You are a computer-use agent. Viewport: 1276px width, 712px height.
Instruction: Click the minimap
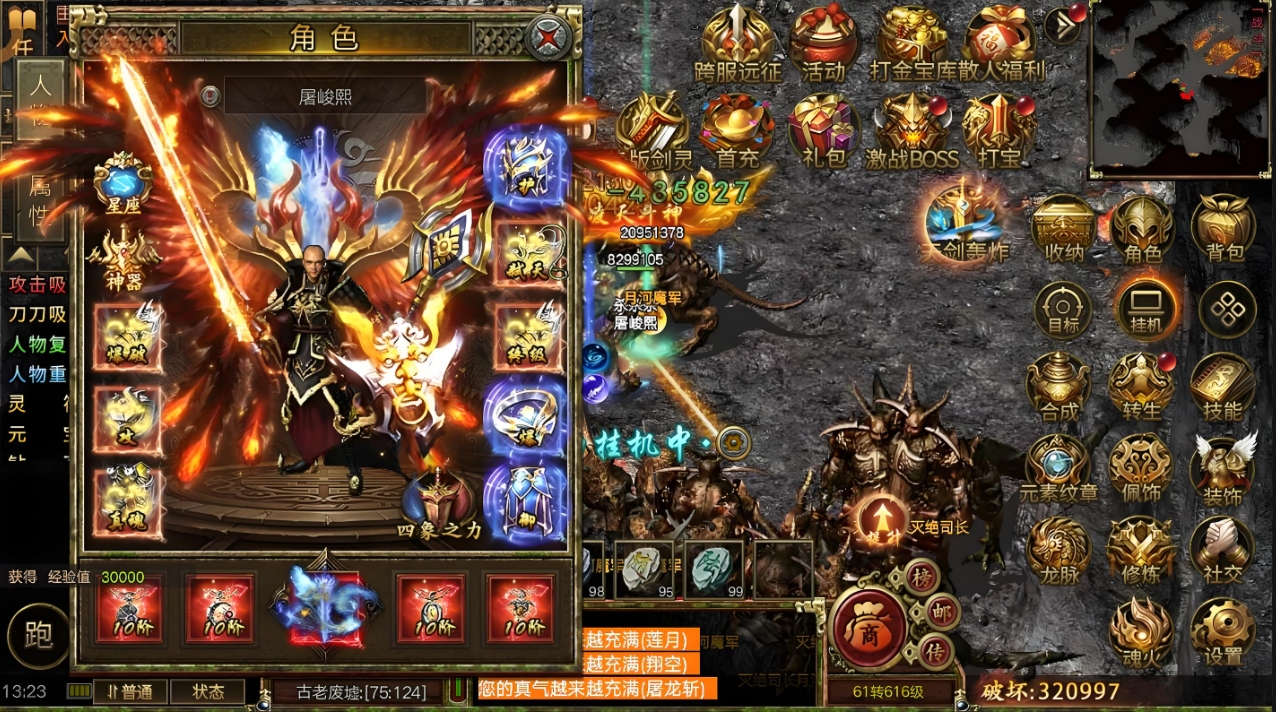1180,88
